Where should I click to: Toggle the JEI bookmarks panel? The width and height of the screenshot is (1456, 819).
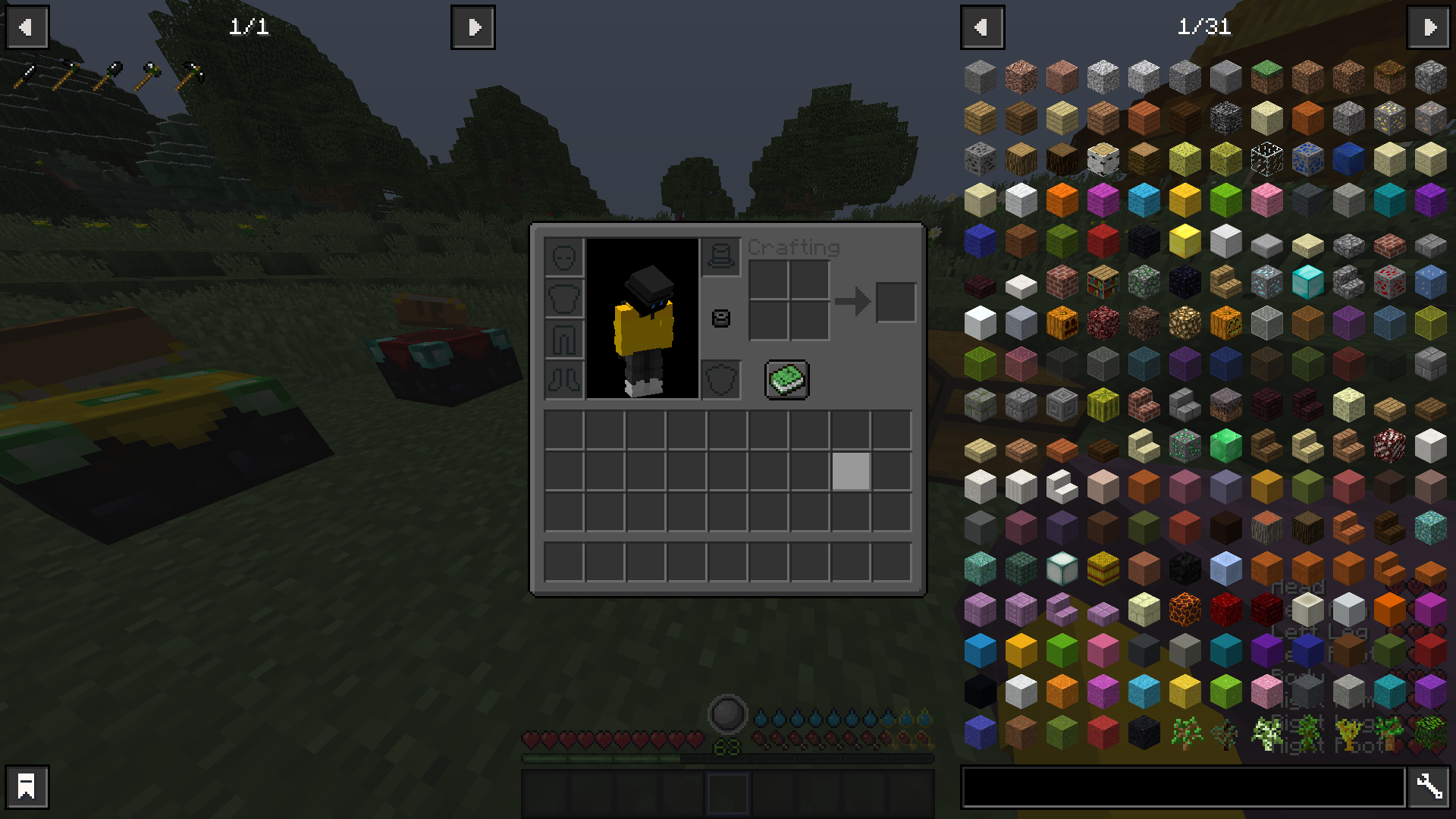click(x=27, y=786)
